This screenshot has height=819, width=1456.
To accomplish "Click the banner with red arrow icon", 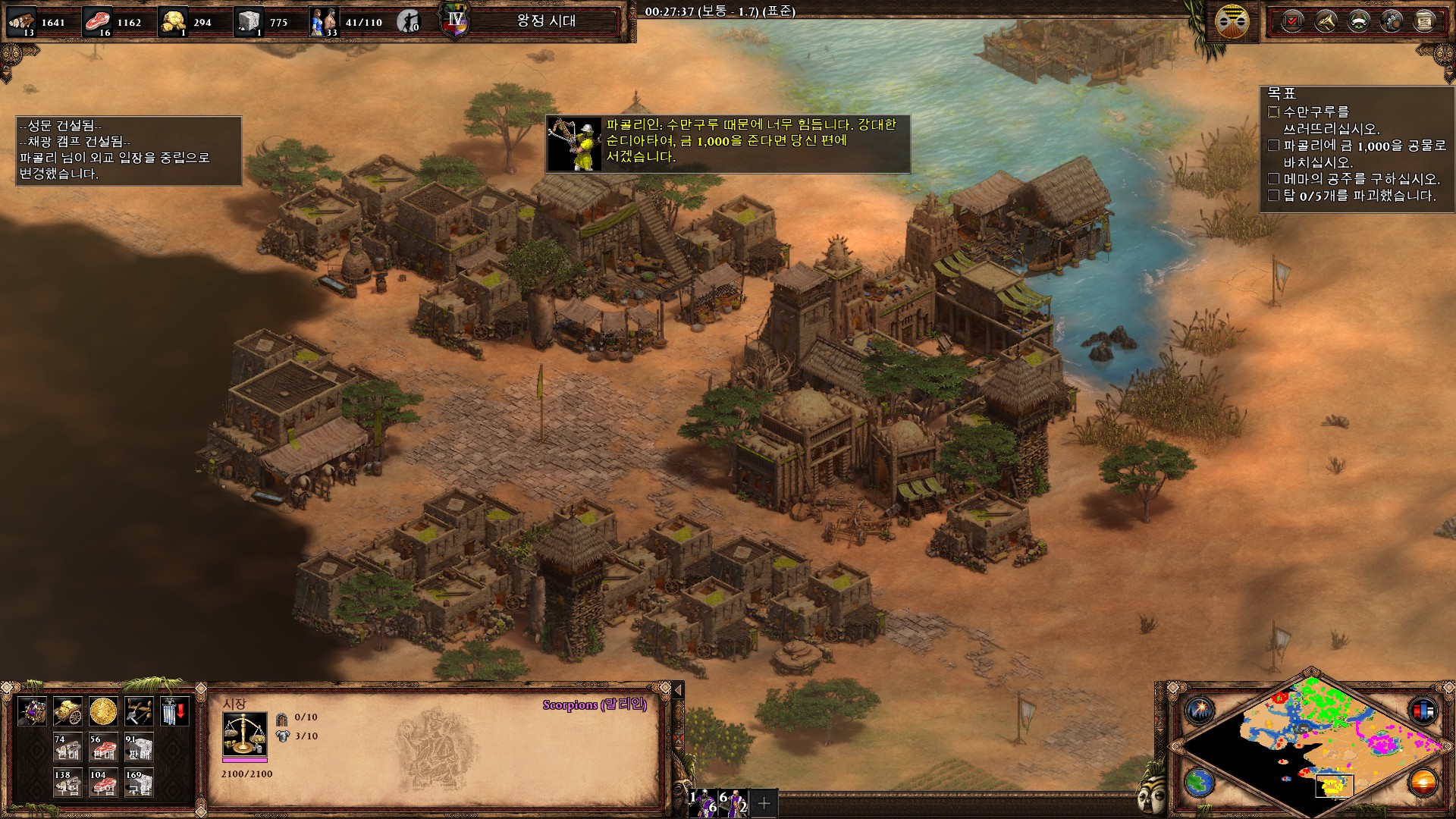I will point(174,711).
